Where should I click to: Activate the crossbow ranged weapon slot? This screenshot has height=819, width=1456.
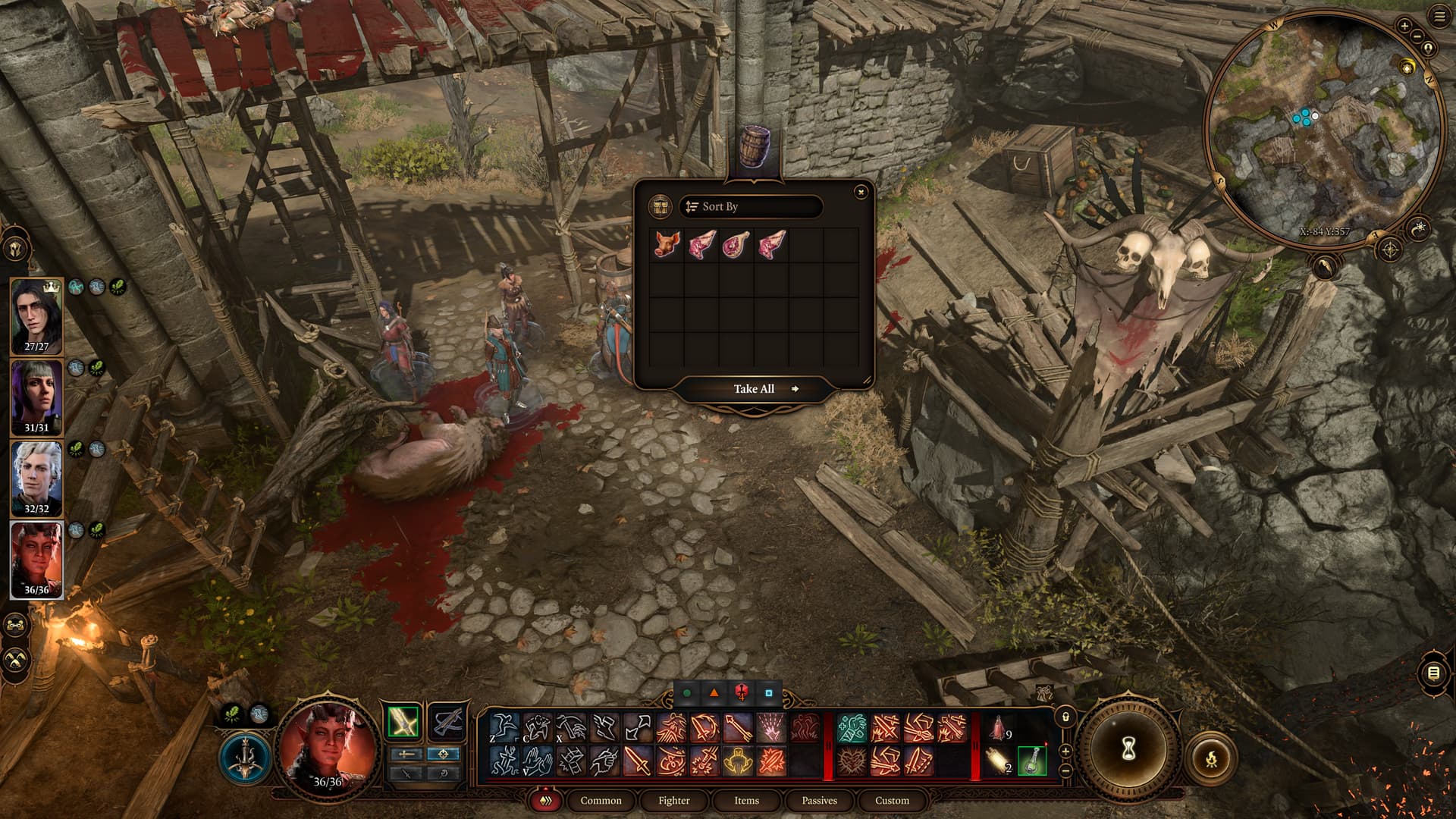click(x=447, y=721)
